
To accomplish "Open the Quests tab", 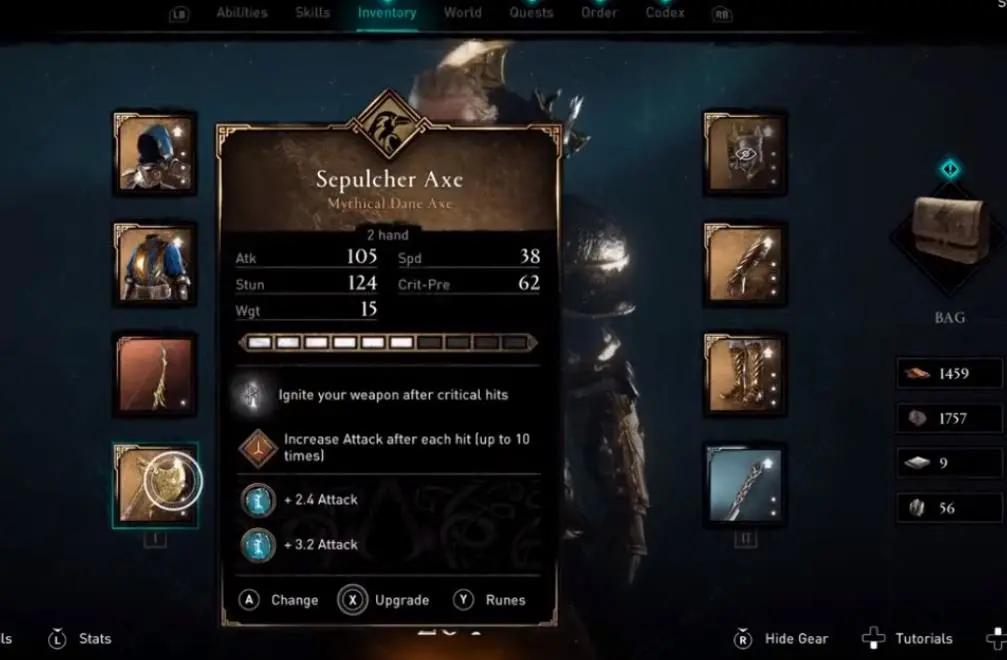I will coord(531,13).
